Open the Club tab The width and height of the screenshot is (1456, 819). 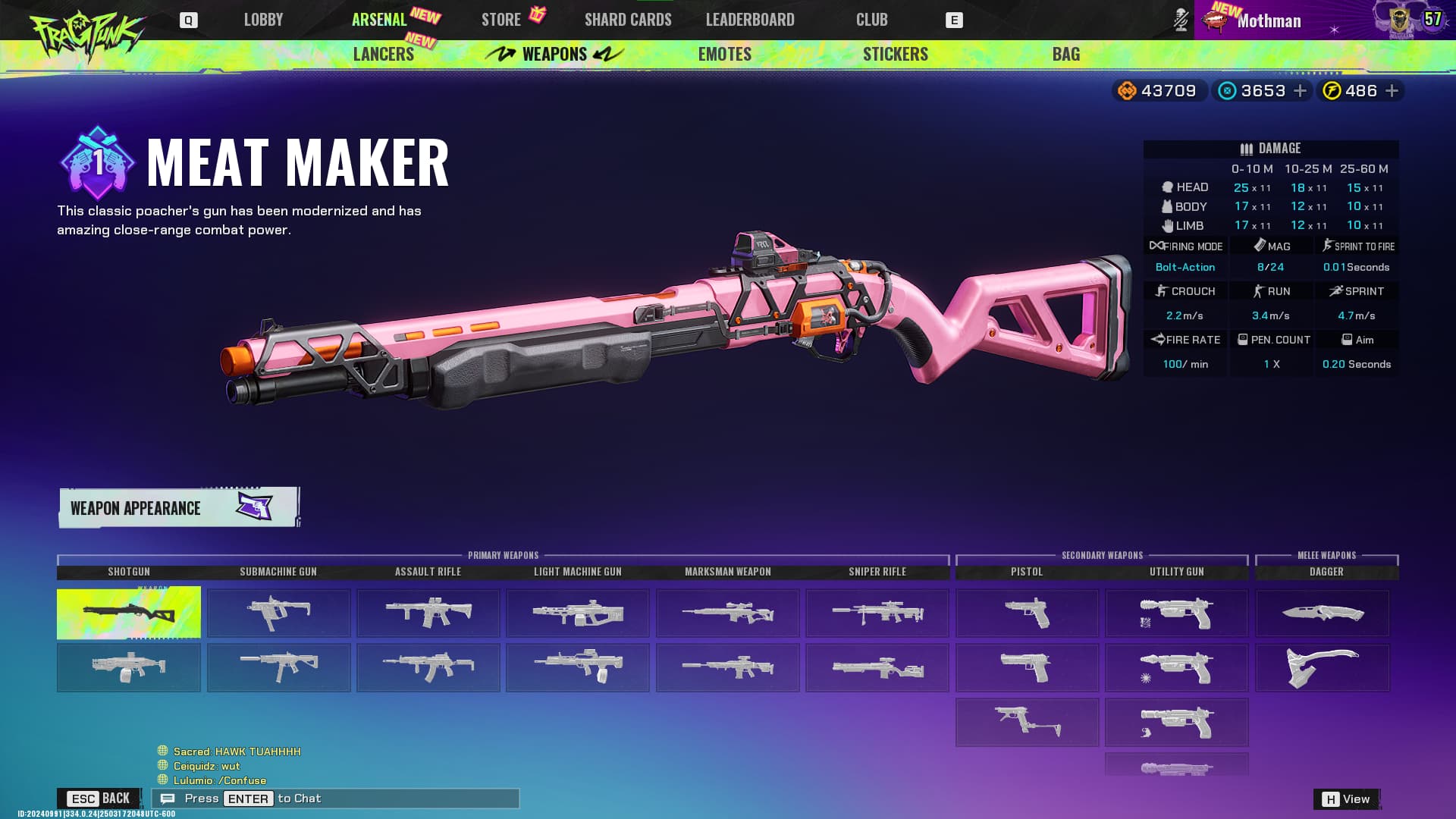(x=871, y=20)
